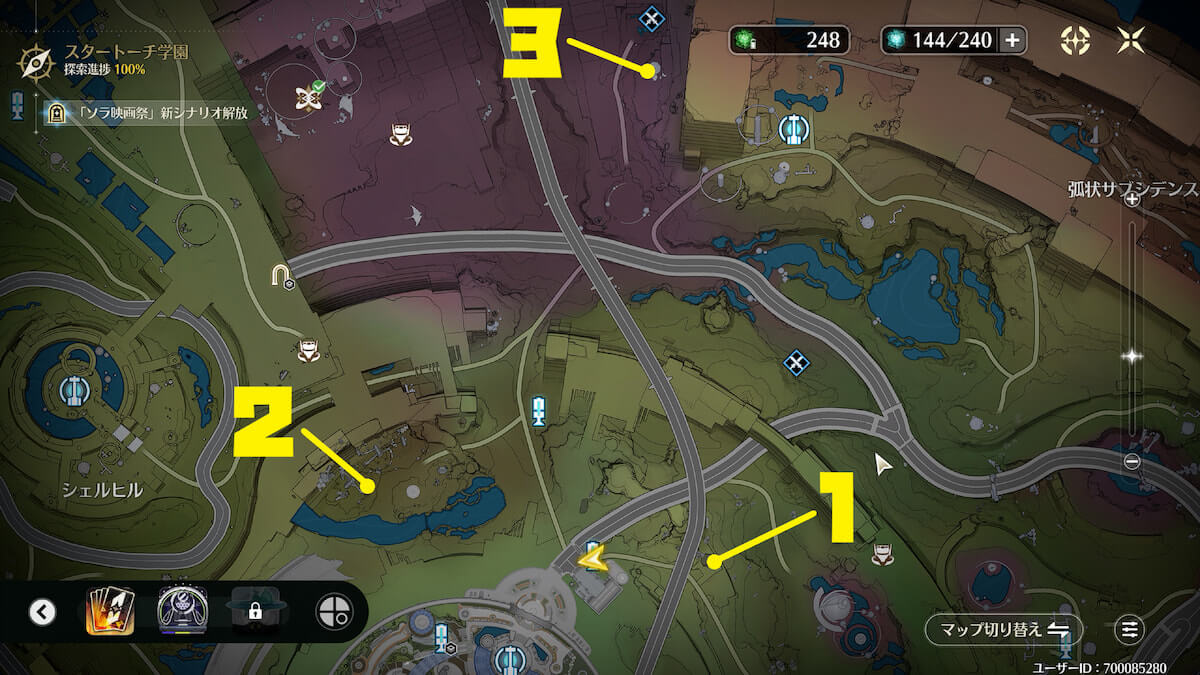This screenshot has height=675, width=1200.
Task: Select the crossed-swords marker at the map's top edge
Action: point(651,17)
